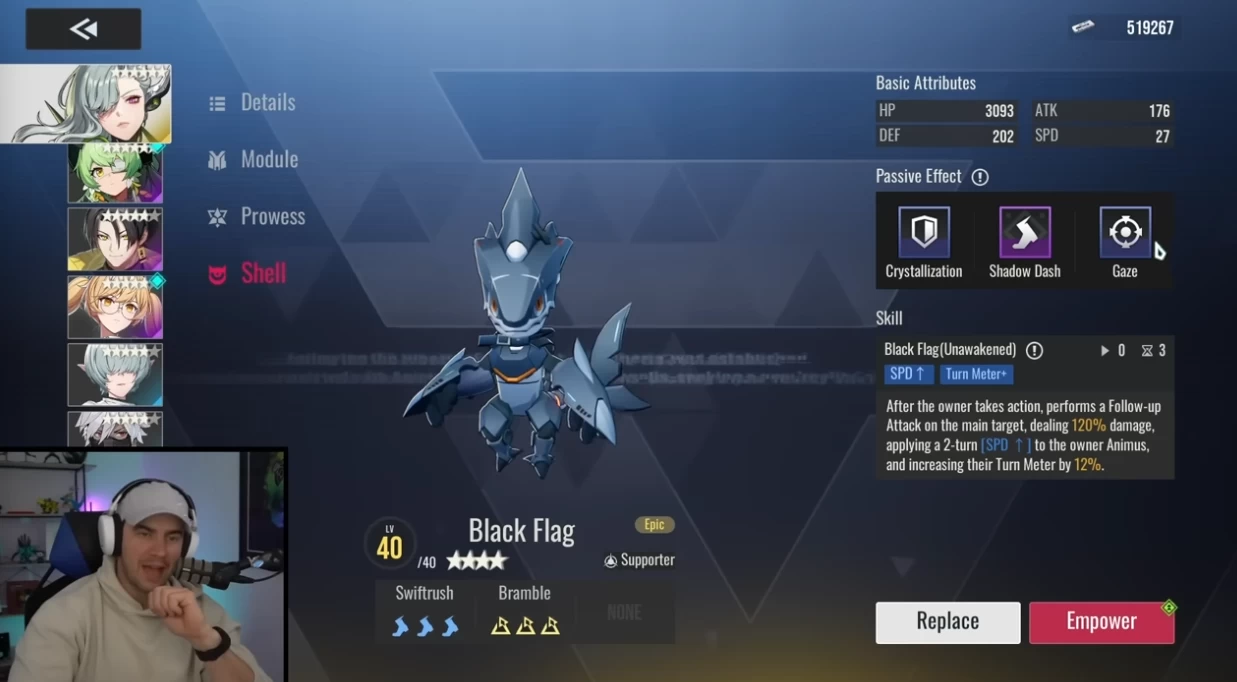Empower the Black Flag shell
This screenshot has width=1237, height=682.
click(1101, 622)
